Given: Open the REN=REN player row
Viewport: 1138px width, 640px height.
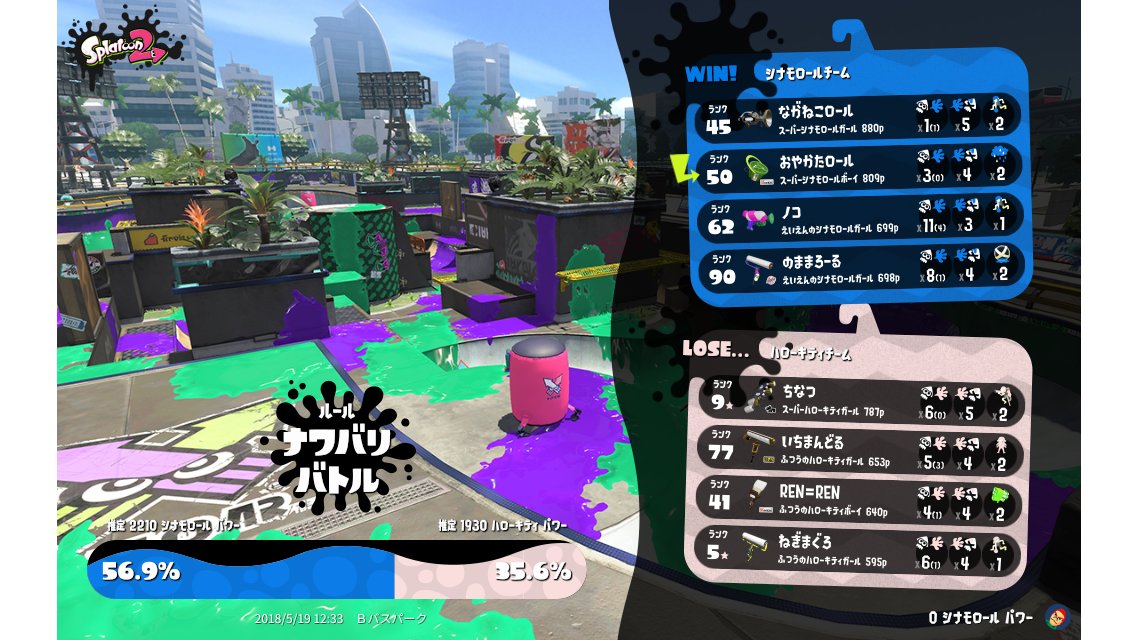Looking at the screenshot, I should 860,500.
